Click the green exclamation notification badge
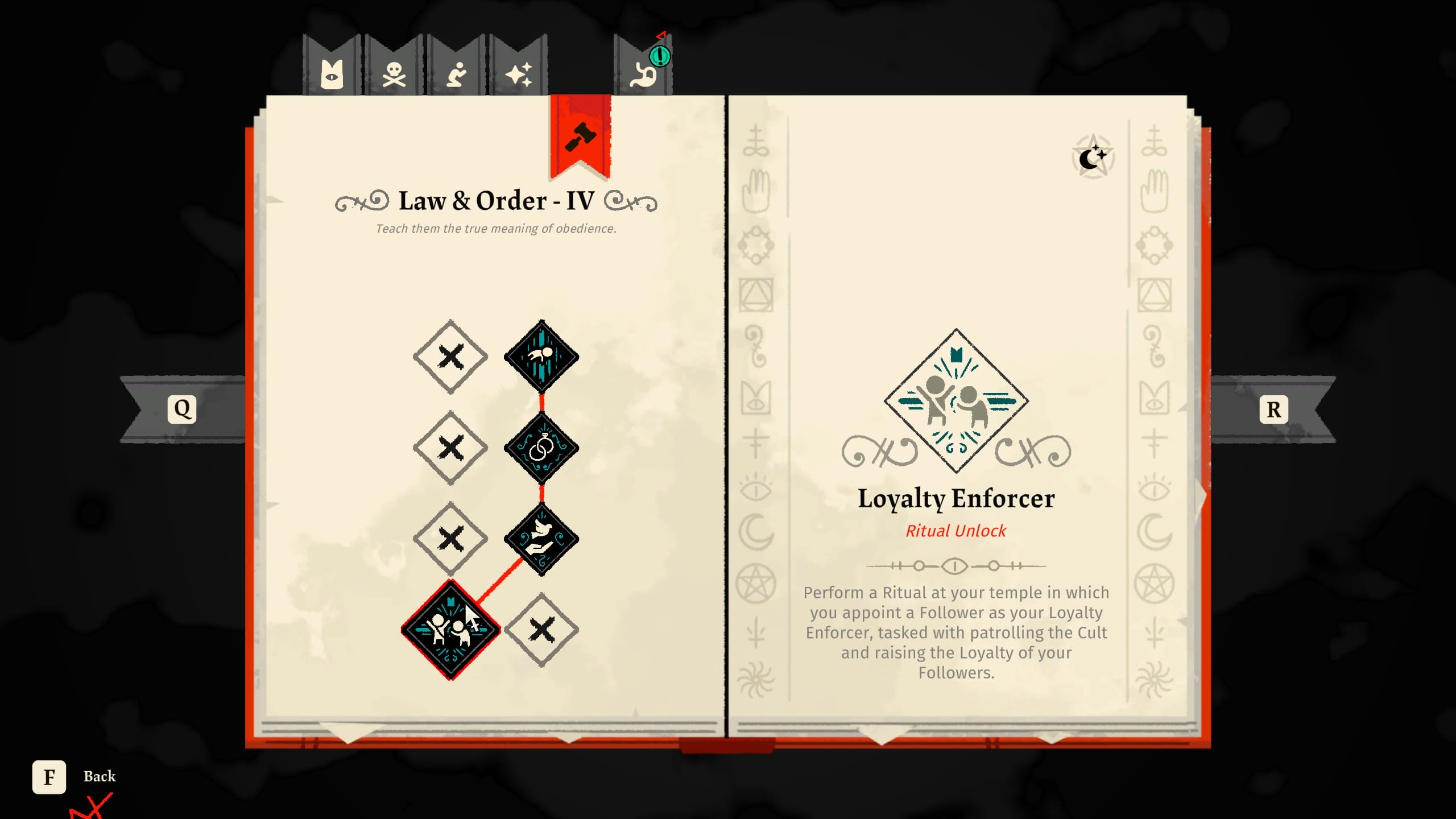 (660, 57)
